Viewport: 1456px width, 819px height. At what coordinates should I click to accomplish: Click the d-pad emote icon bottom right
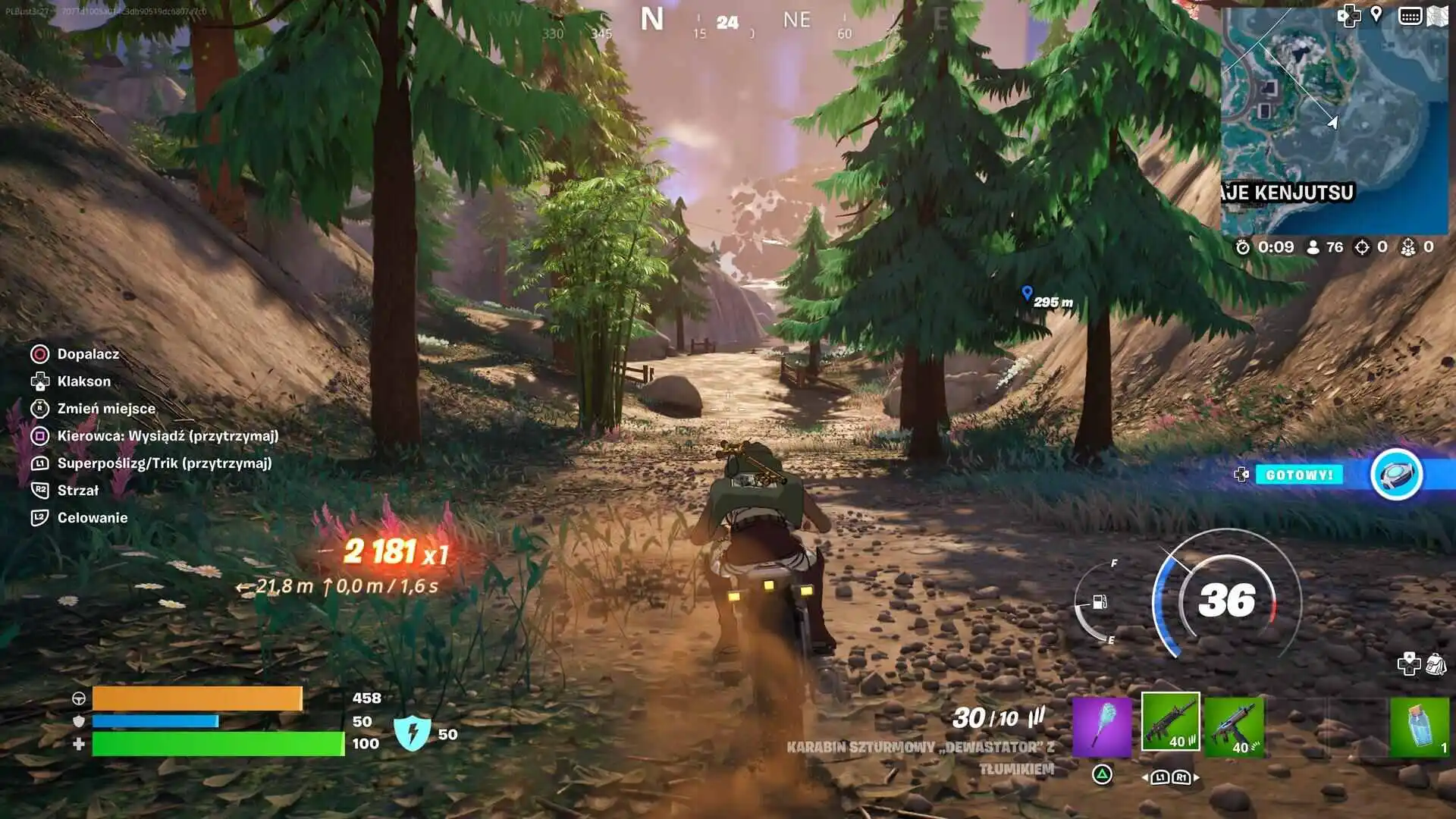click(x=1409, y=664)
